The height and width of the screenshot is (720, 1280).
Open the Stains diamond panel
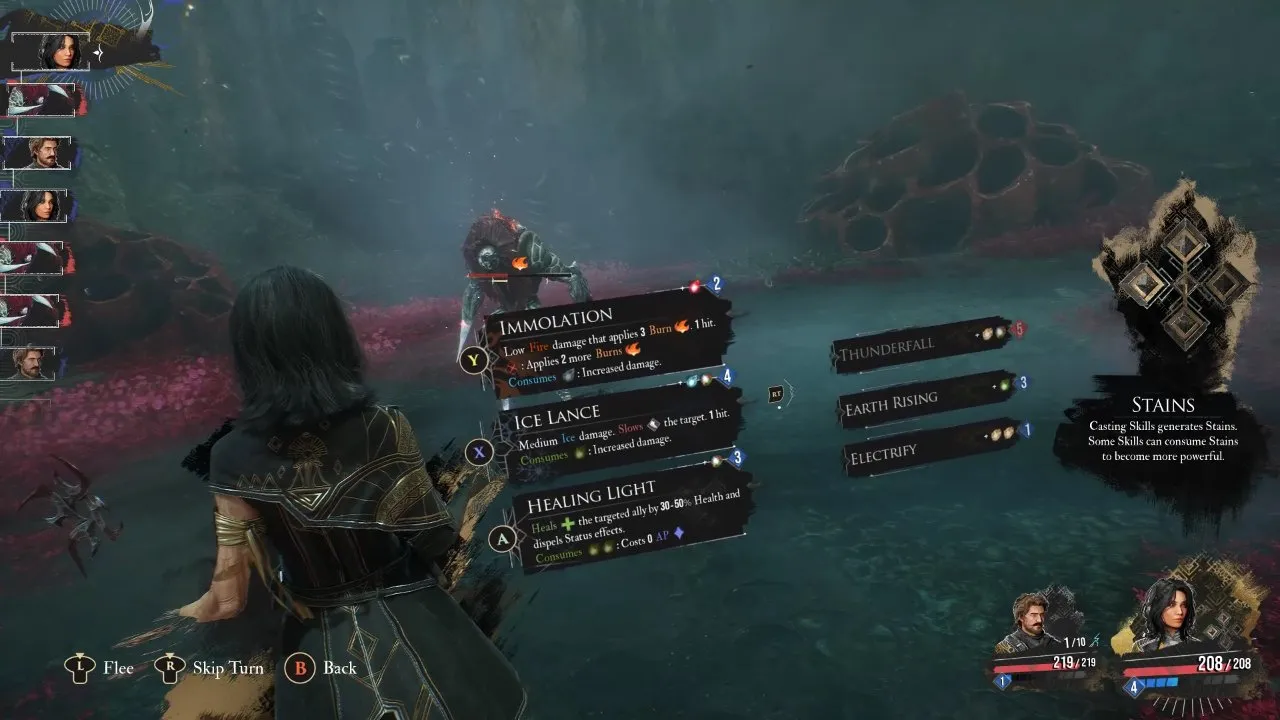click(x=1185, y=285)
